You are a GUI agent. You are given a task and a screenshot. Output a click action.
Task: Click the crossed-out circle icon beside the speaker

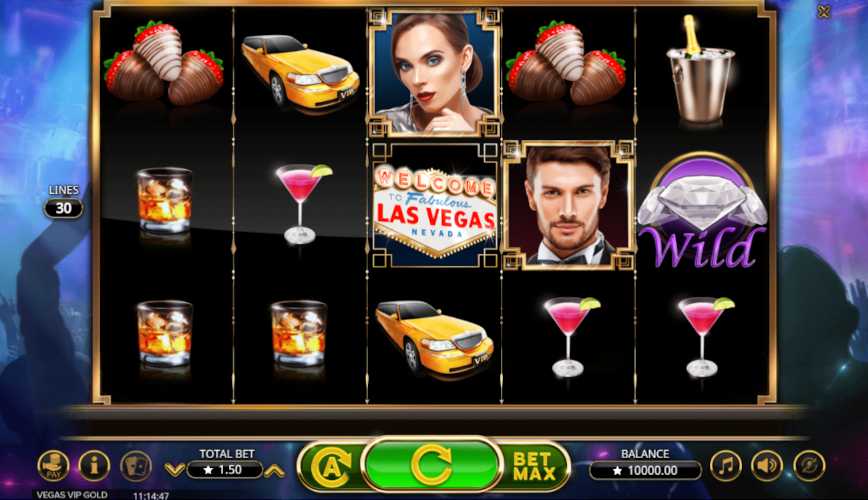tap(808, 465)
